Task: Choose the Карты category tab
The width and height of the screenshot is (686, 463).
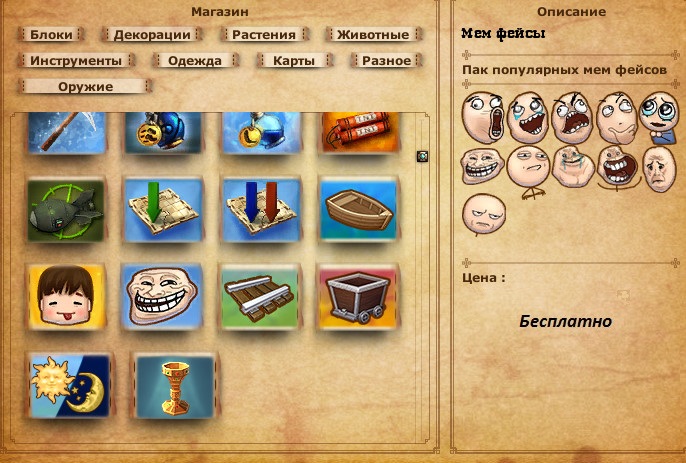Action: pos(294,60)
